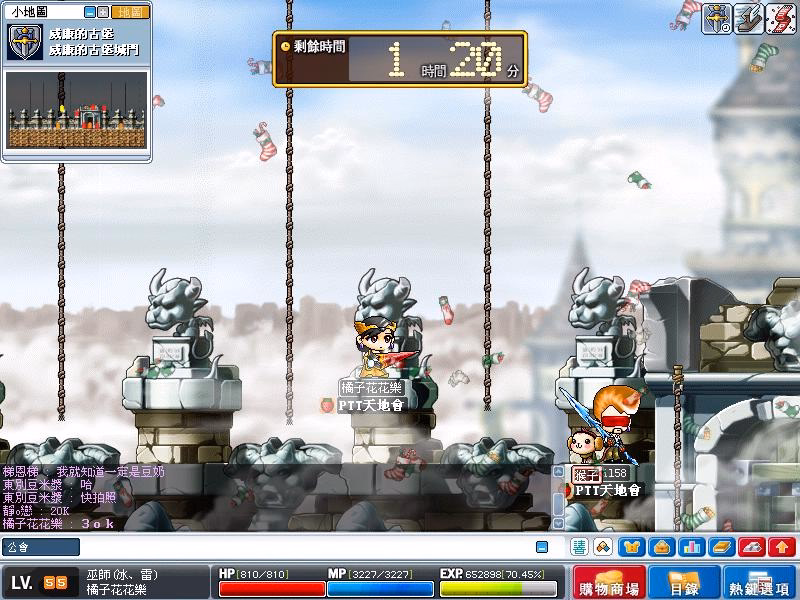Open the 目錄 menu
Screen dimensions: 800x600
point(684,583)
